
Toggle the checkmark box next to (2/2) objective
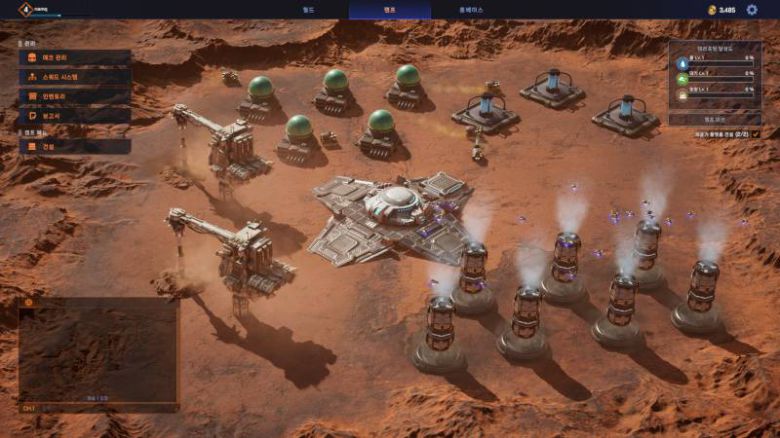coord(756,133)
